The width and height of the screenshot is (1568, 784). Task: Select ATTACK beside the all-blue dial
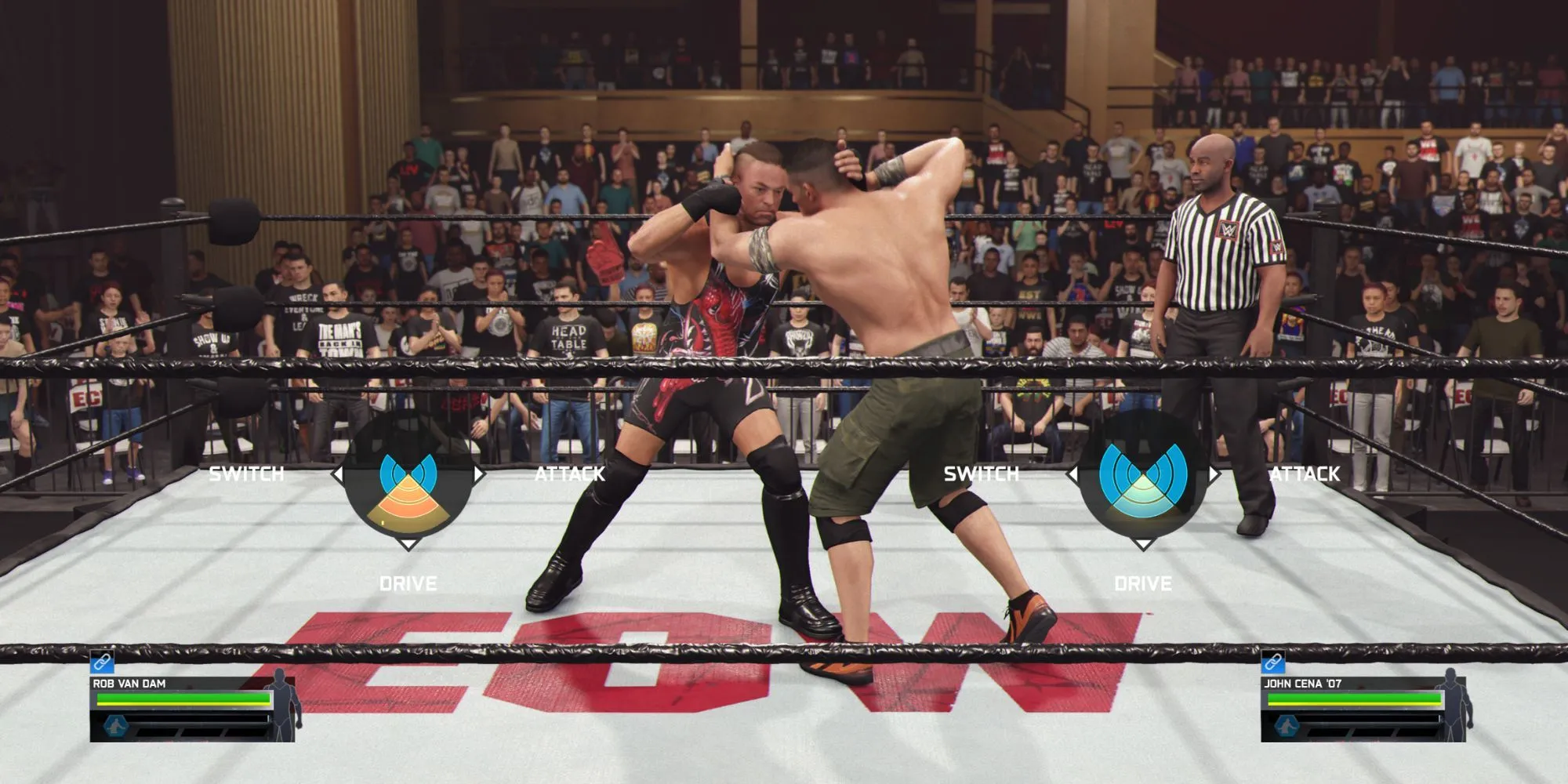pos(1305,474)
